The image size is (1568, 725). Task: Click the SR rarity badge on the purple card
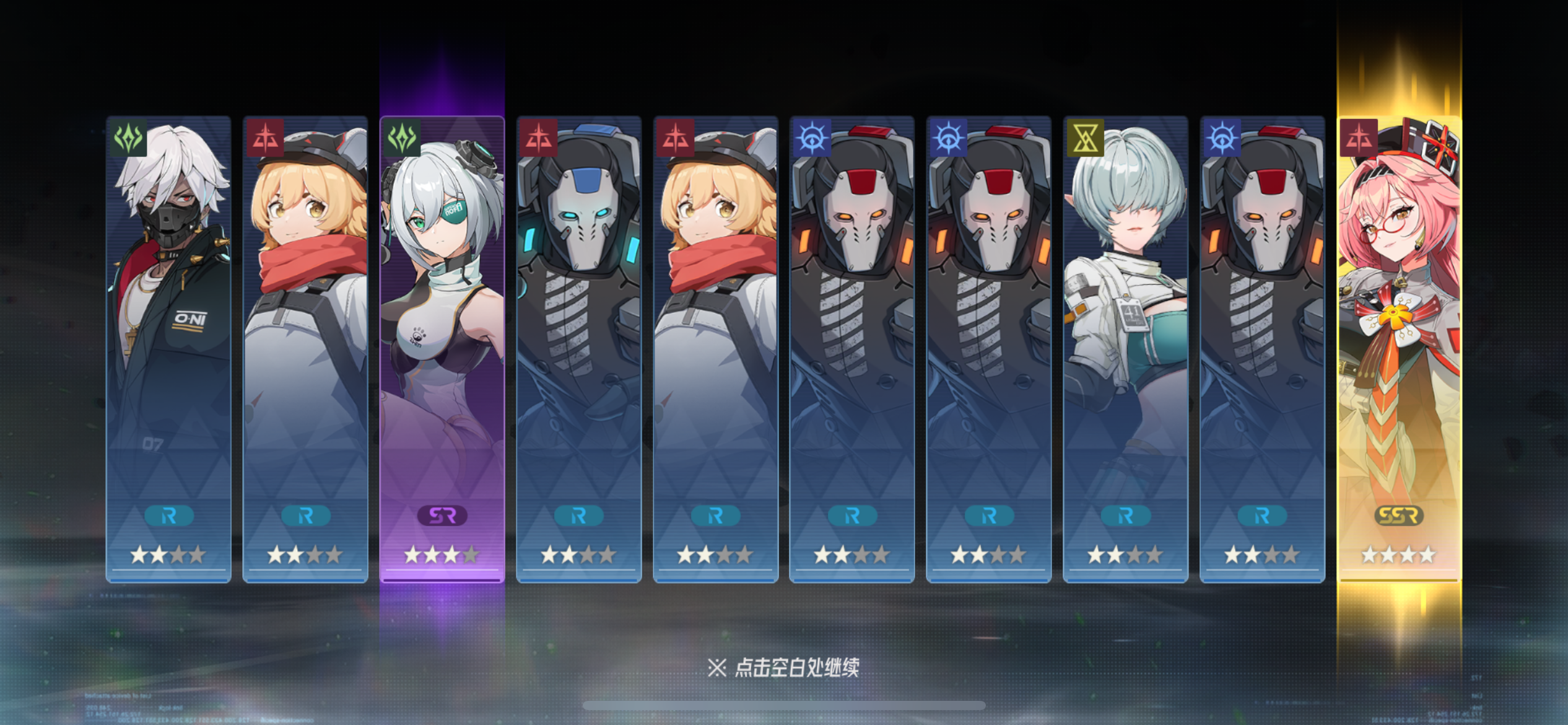441,515
